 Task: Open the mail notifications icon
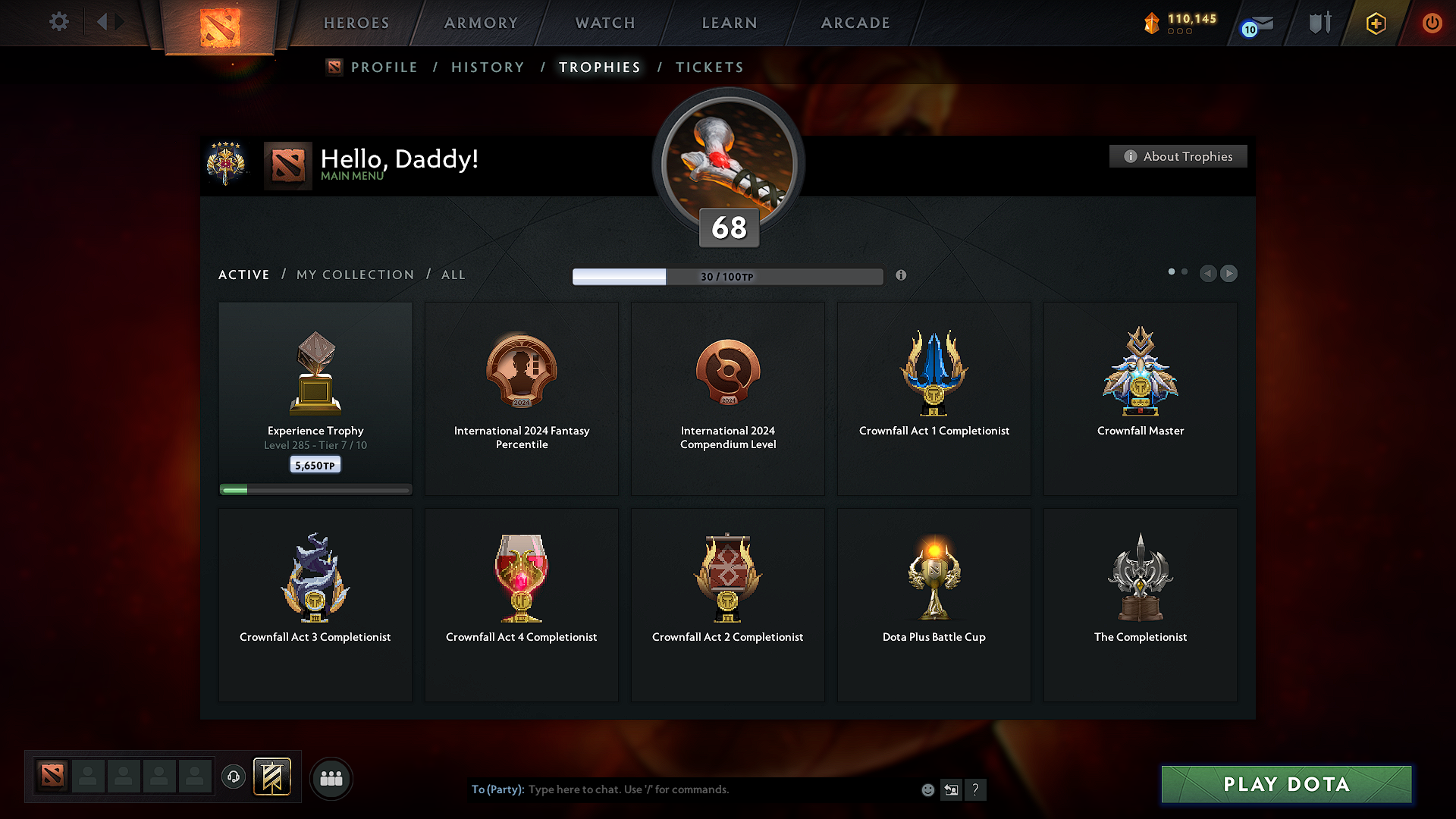click(x=1254, y=24)
